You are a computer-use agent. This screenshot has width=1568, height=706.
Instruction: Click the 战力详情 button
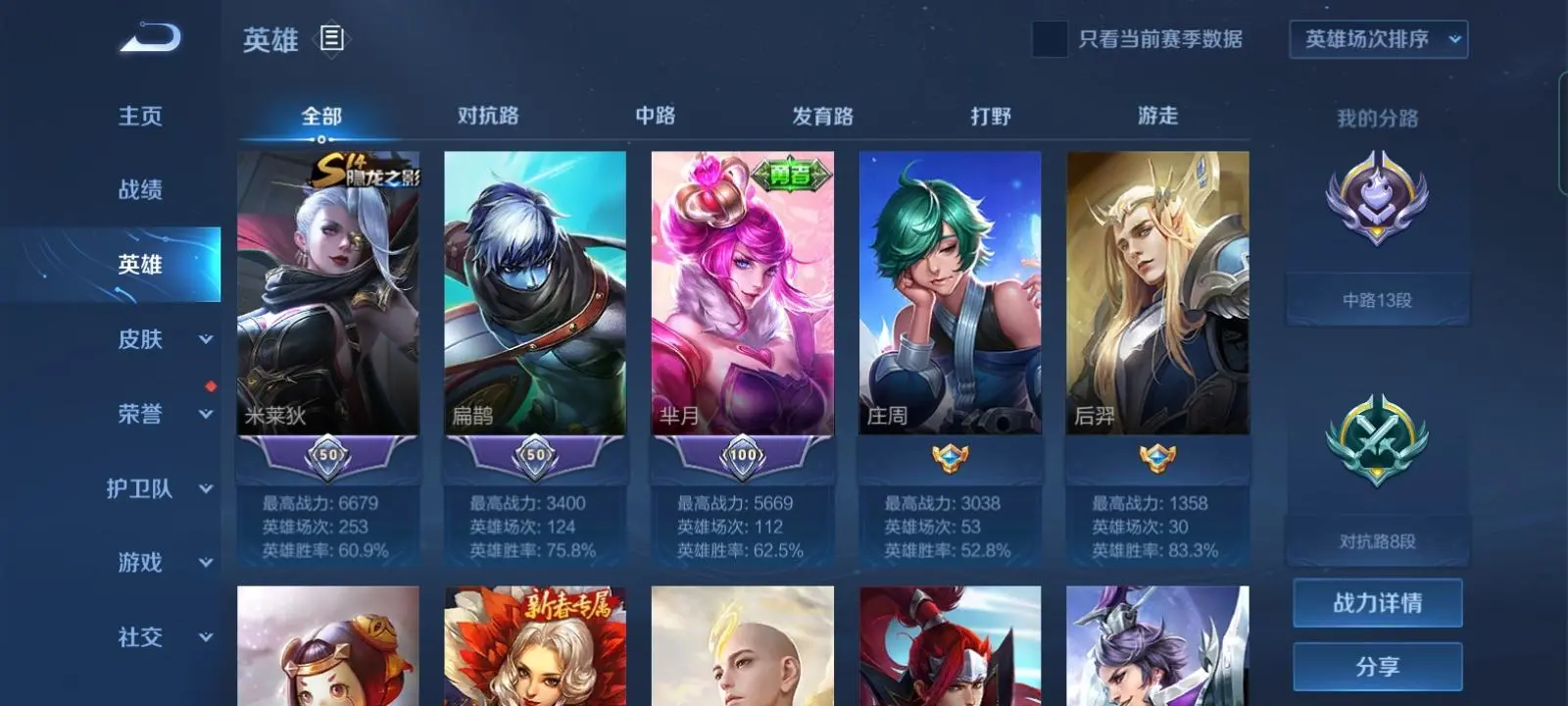point(1377,604)
